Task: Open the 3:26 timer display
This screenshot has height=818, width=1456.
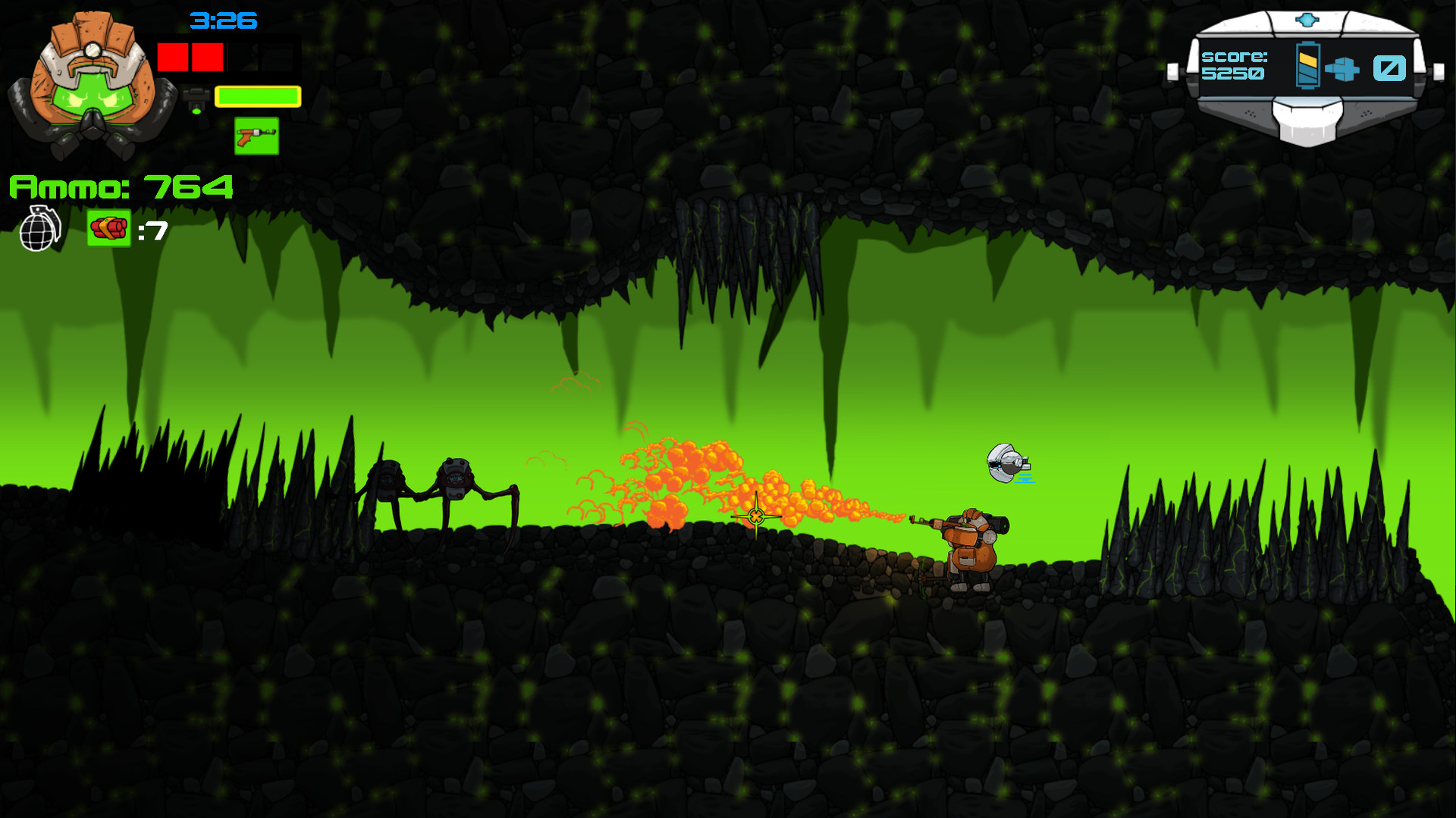Action: pyautogui.click(x=224, y=22)
